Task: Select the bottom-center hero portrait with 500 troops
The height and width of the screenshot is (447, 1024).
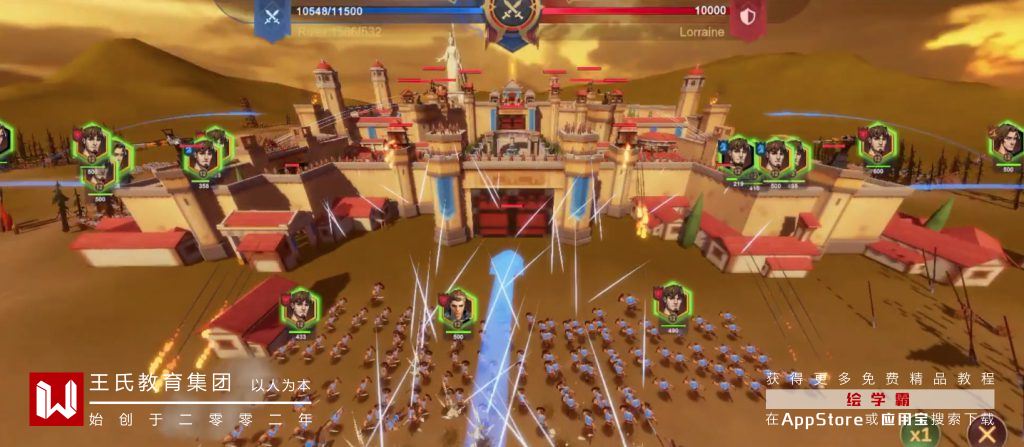Action: coord(457,309)
